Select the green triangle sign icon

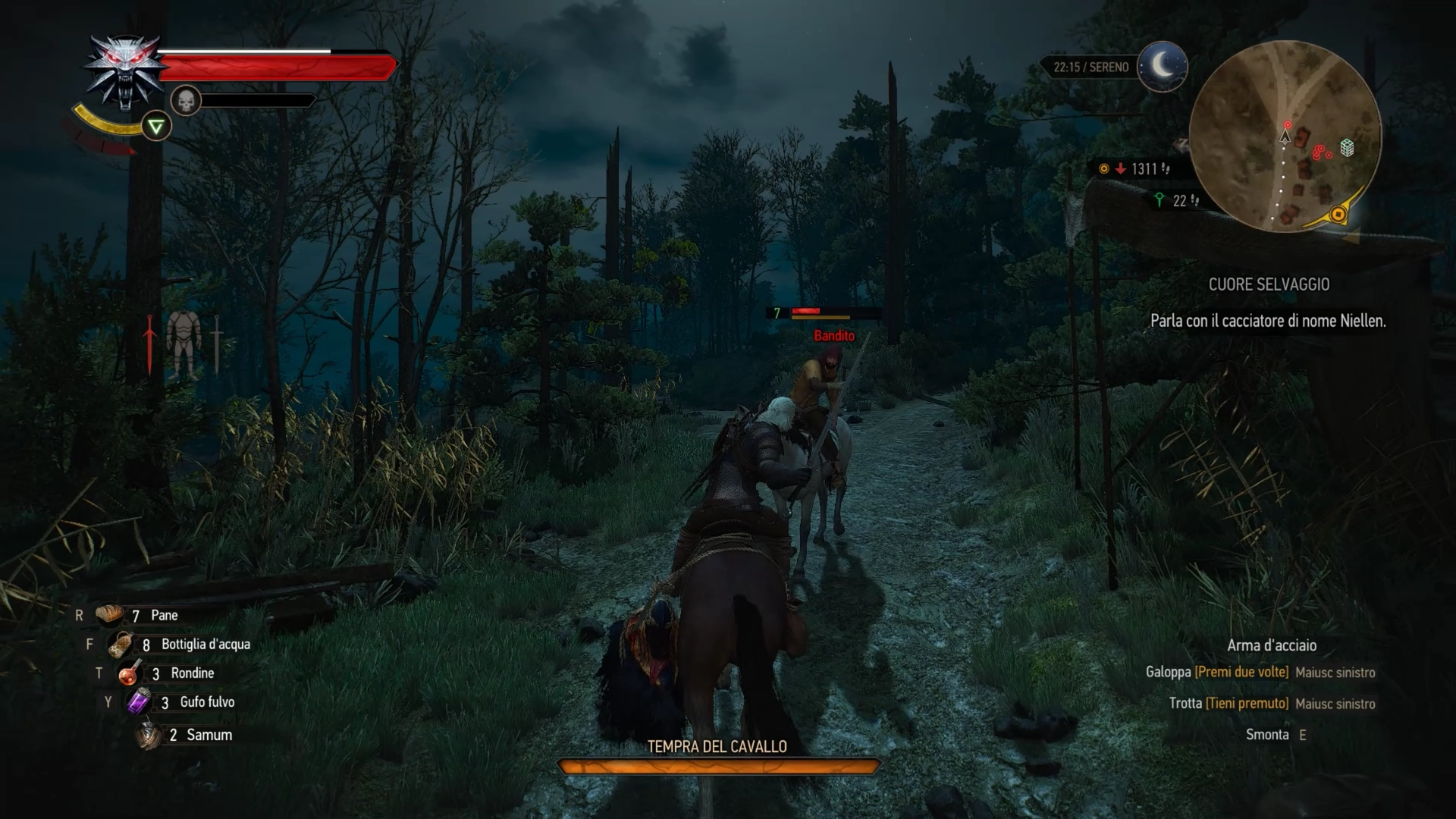tap(156, 126)
